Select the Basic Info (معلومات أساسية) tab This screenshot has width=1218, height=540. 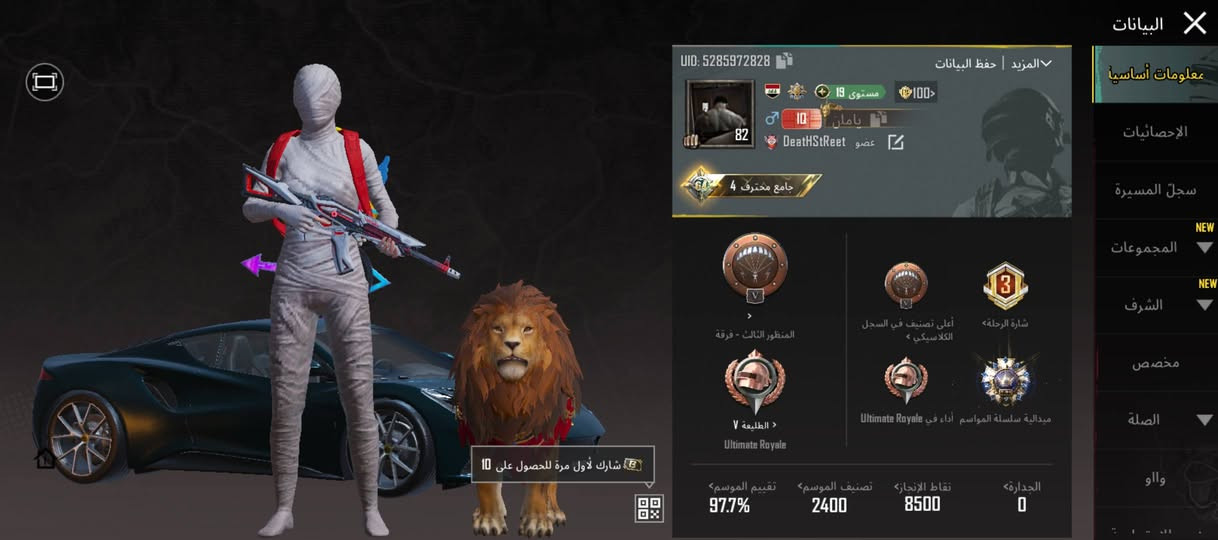(1155, 75)
